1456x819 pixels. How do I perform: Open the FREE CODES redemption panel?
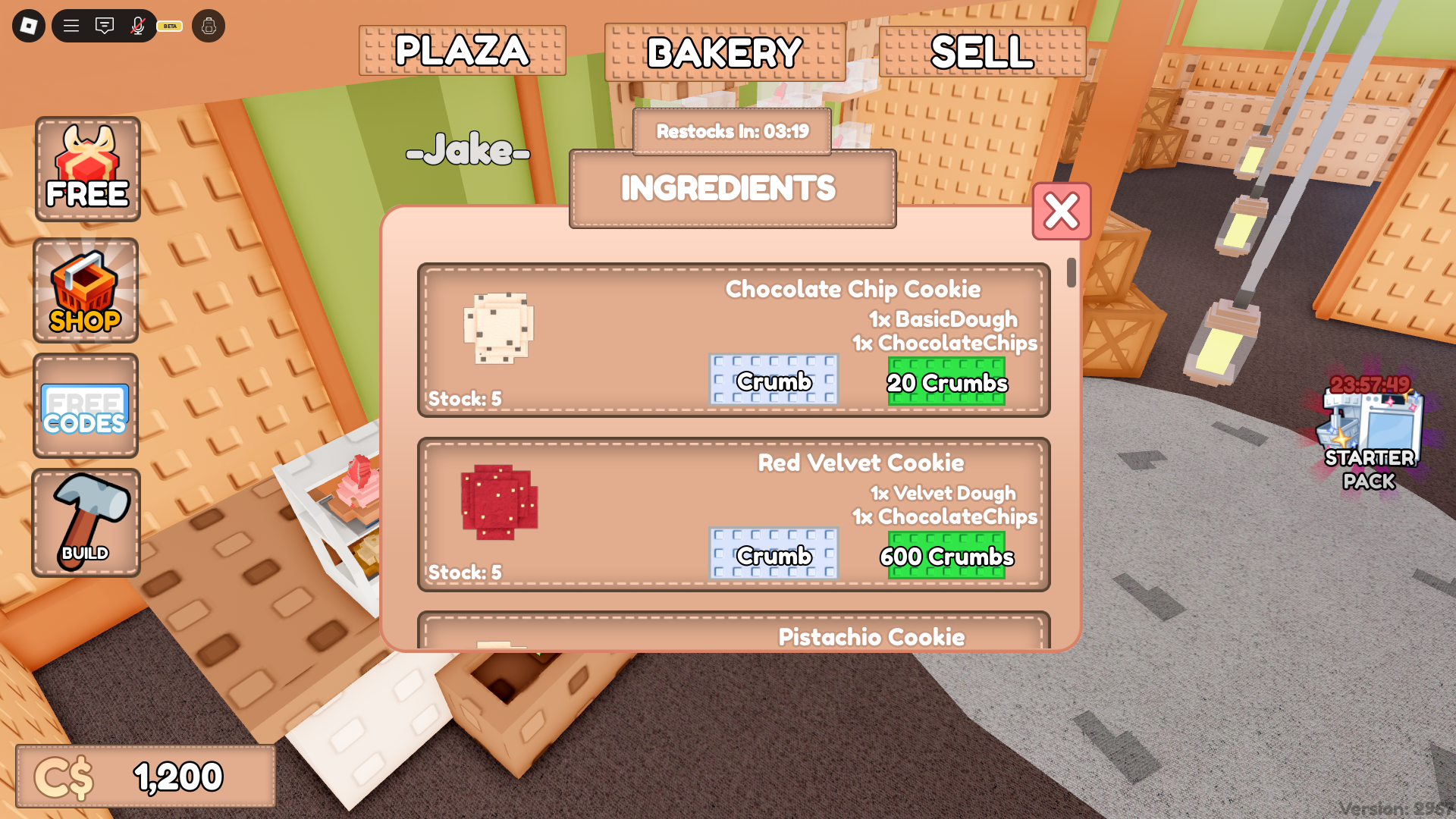click(x=85, y=407)
